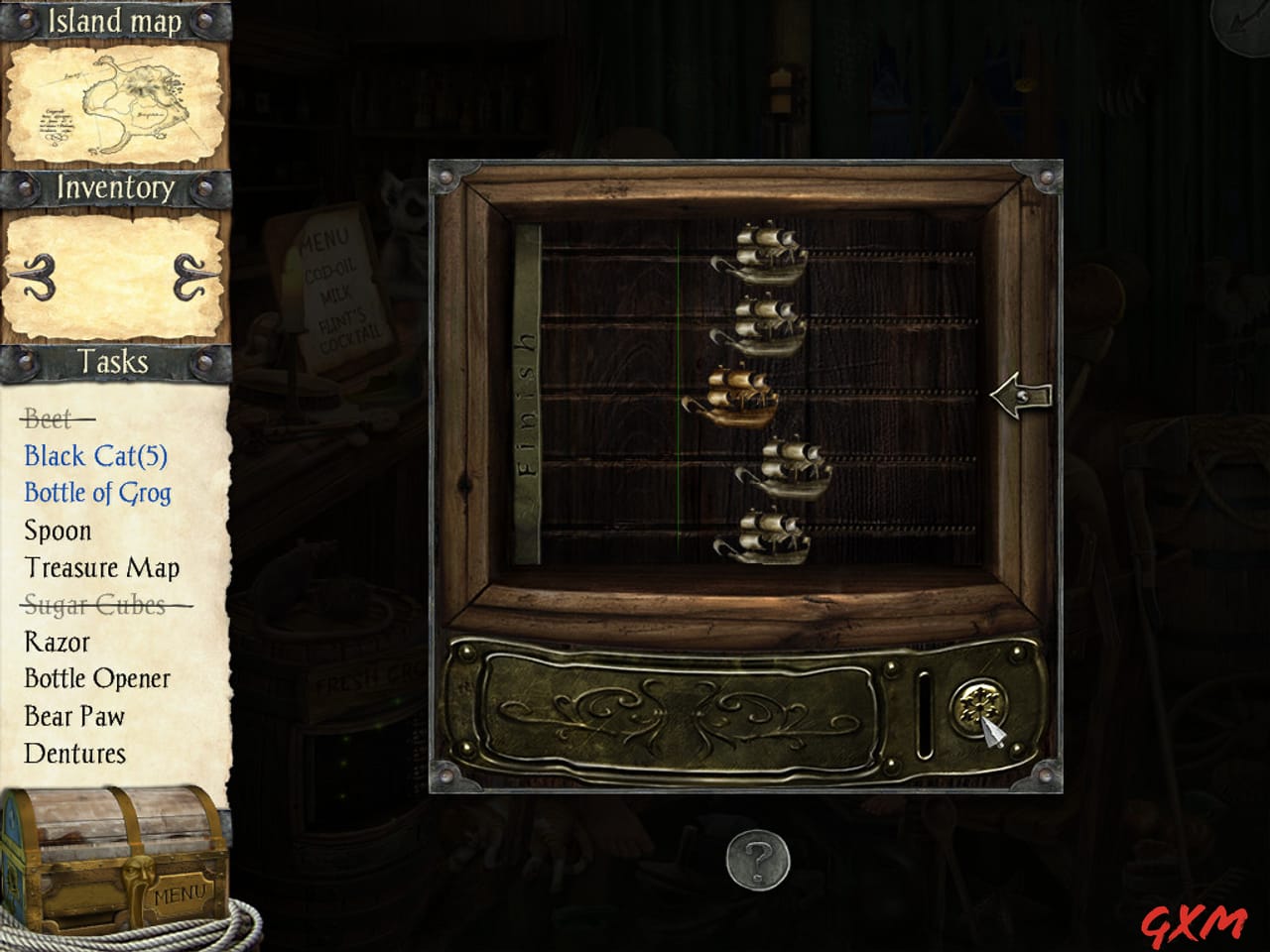Click the 'Island map' title plaque
The image size is (1270, 952).
click(112, 20)
